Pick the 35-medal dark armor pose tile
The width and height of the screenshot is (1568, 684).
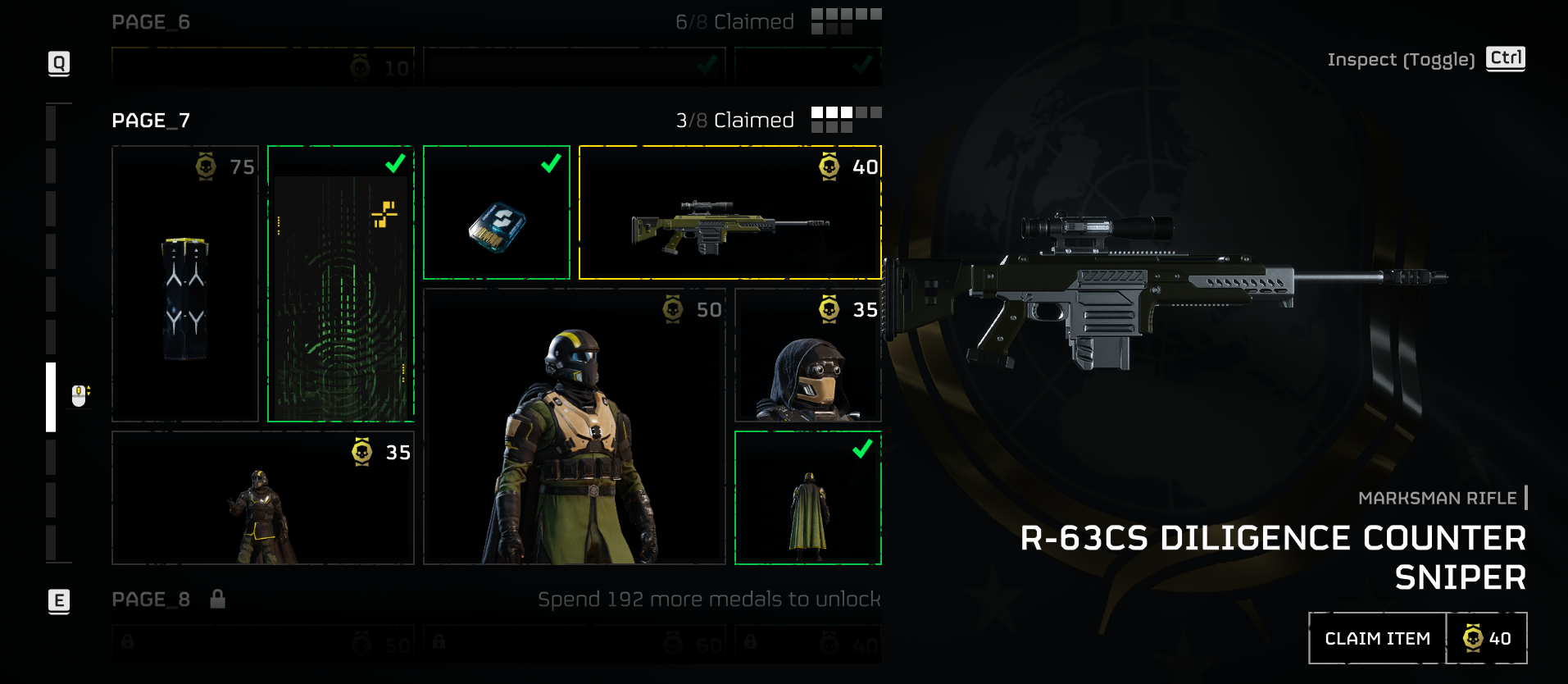262,498
